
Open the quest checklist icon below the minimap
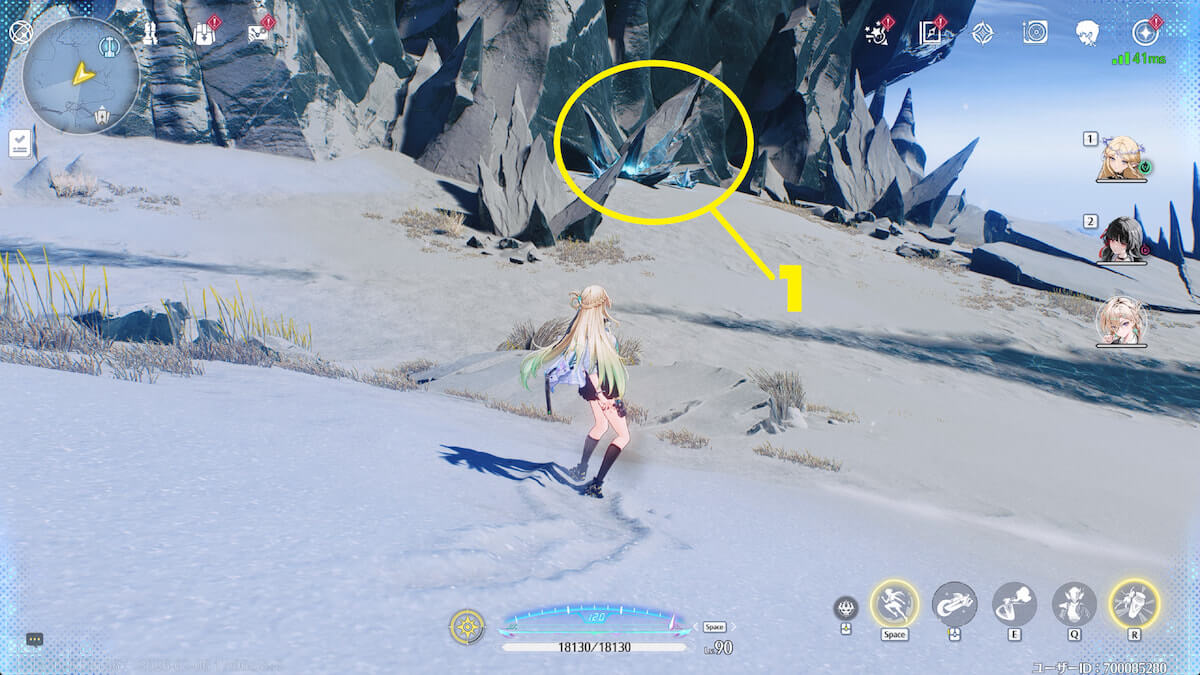coord(21,143)
